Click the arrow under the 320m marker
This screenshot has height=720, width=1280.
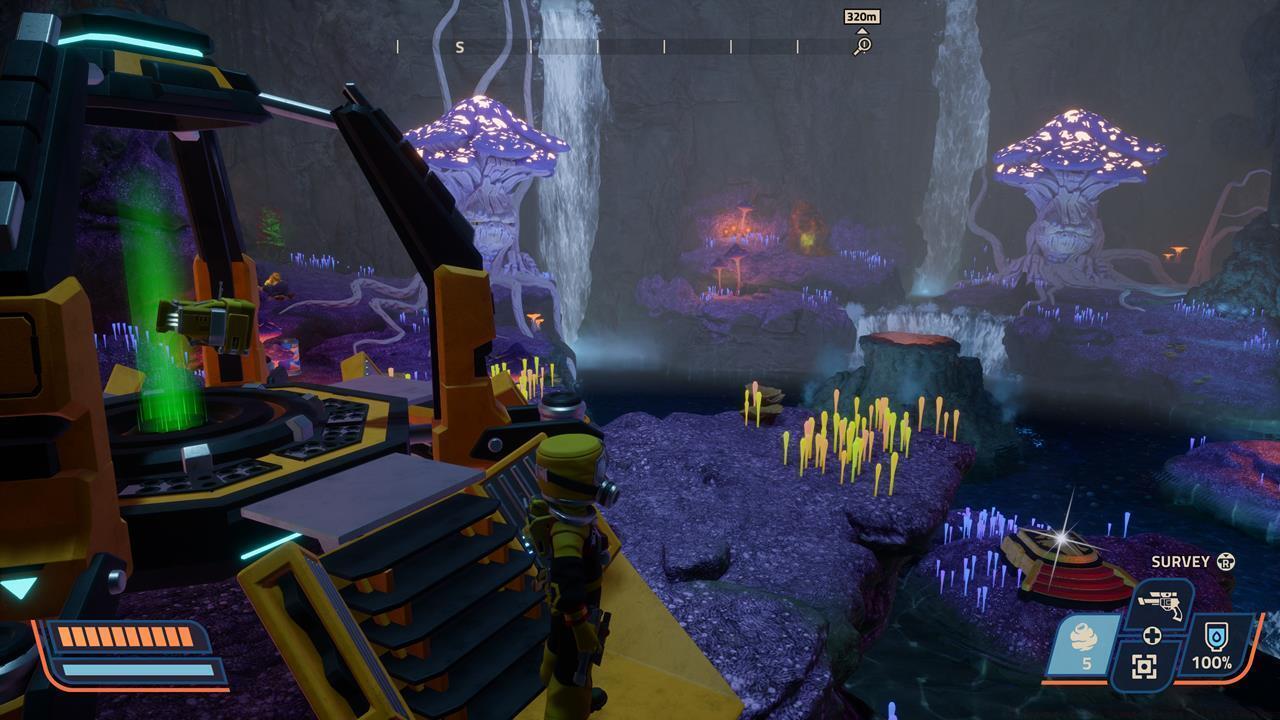(862, 31)
